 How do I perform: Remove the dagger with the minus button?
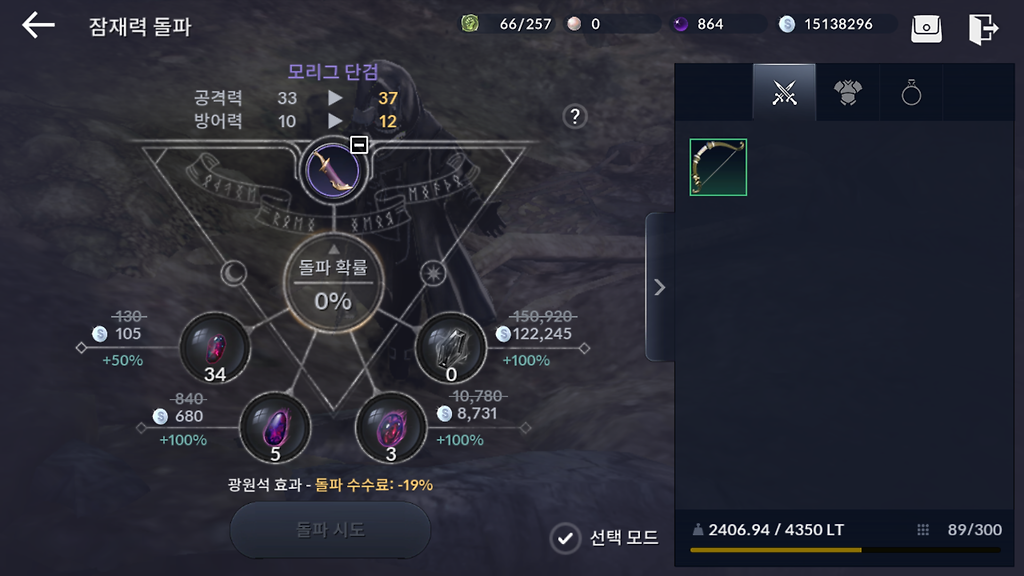(359, 145)
